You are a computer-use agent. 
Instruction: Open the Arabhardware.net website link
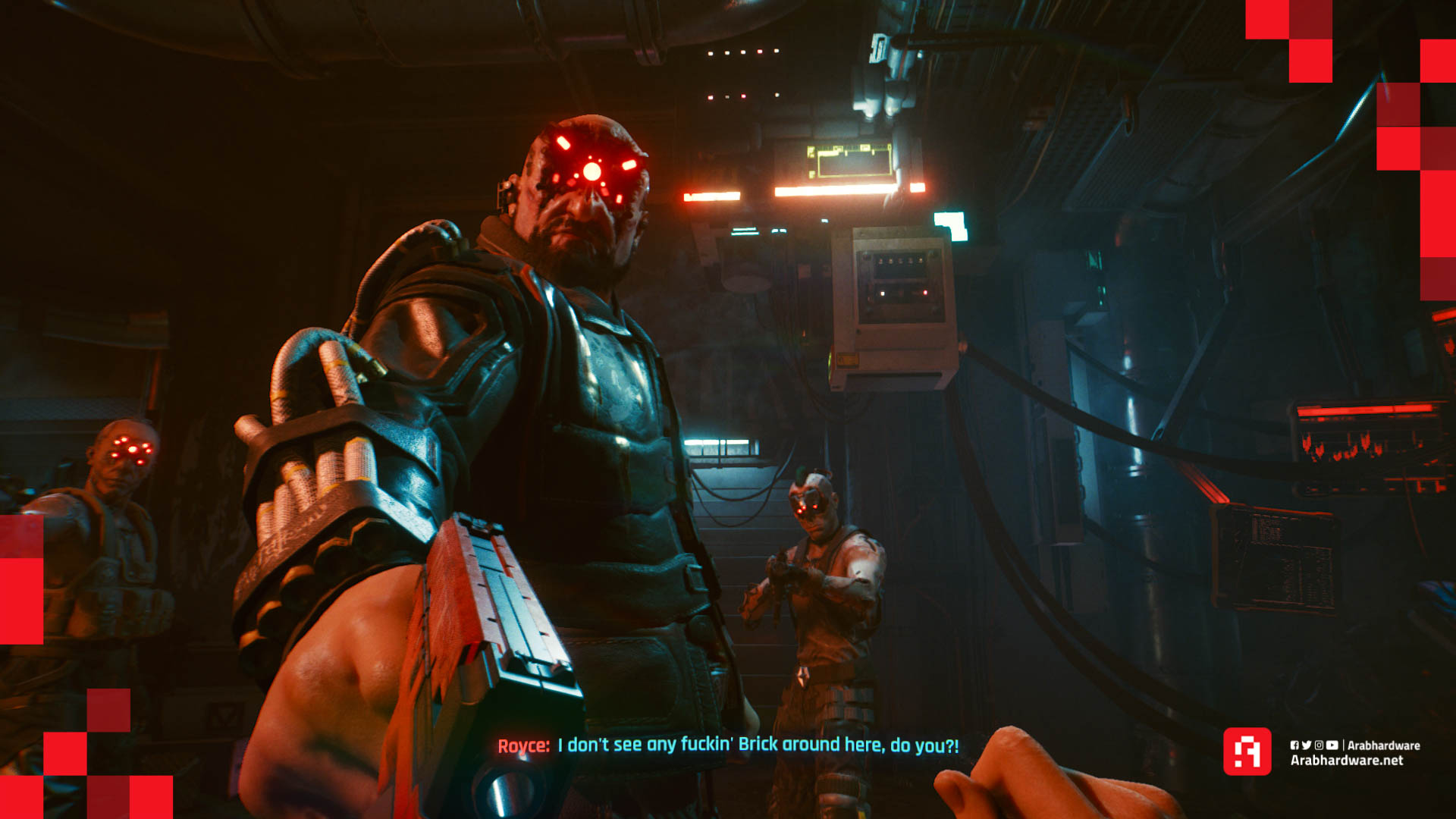click(x=1346, y=761)
